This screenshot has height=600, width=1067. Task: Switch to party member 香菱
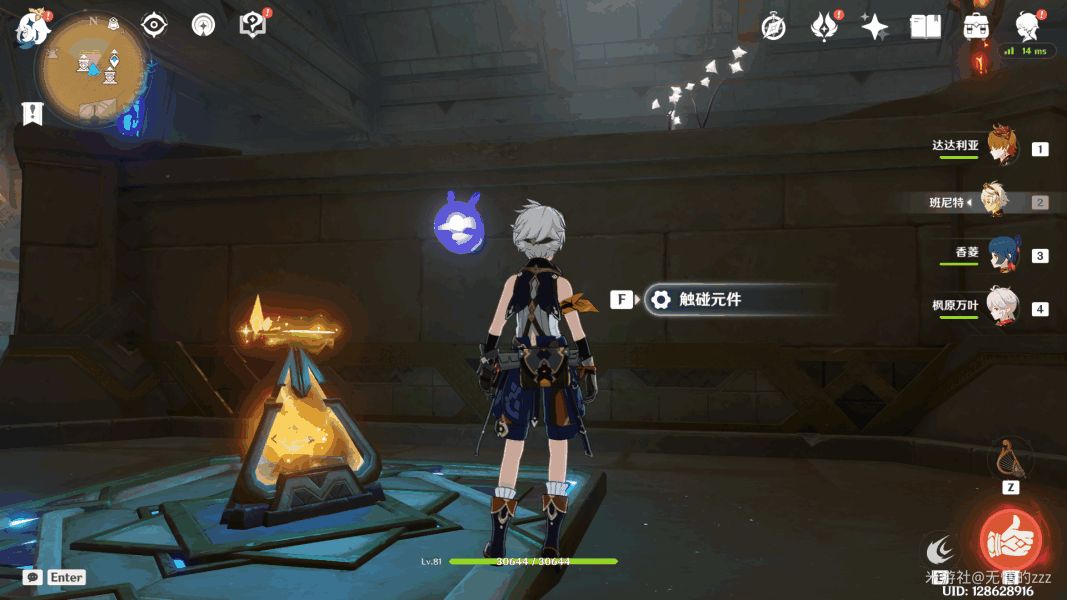pos(1001,254)
